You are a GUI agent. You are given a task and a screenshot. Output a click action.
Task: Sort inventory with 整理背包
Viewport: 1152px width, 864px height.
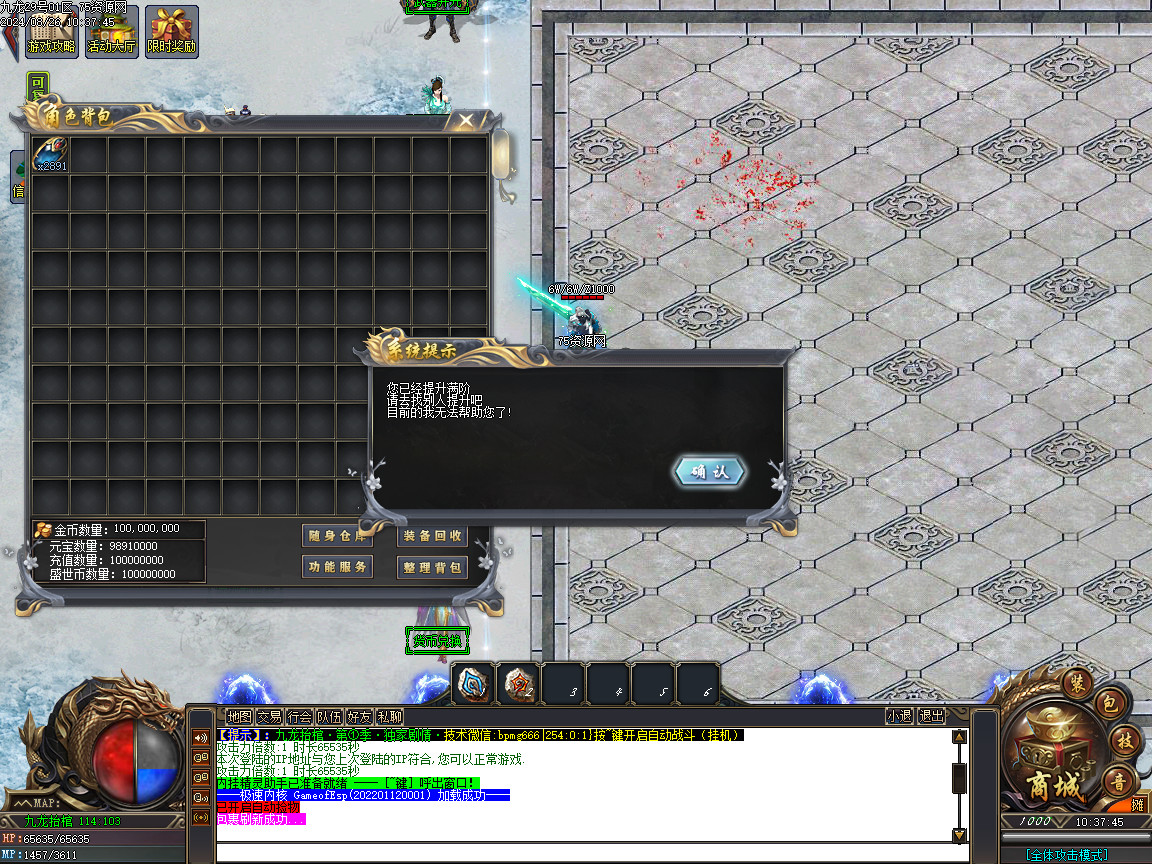point(433,567)
